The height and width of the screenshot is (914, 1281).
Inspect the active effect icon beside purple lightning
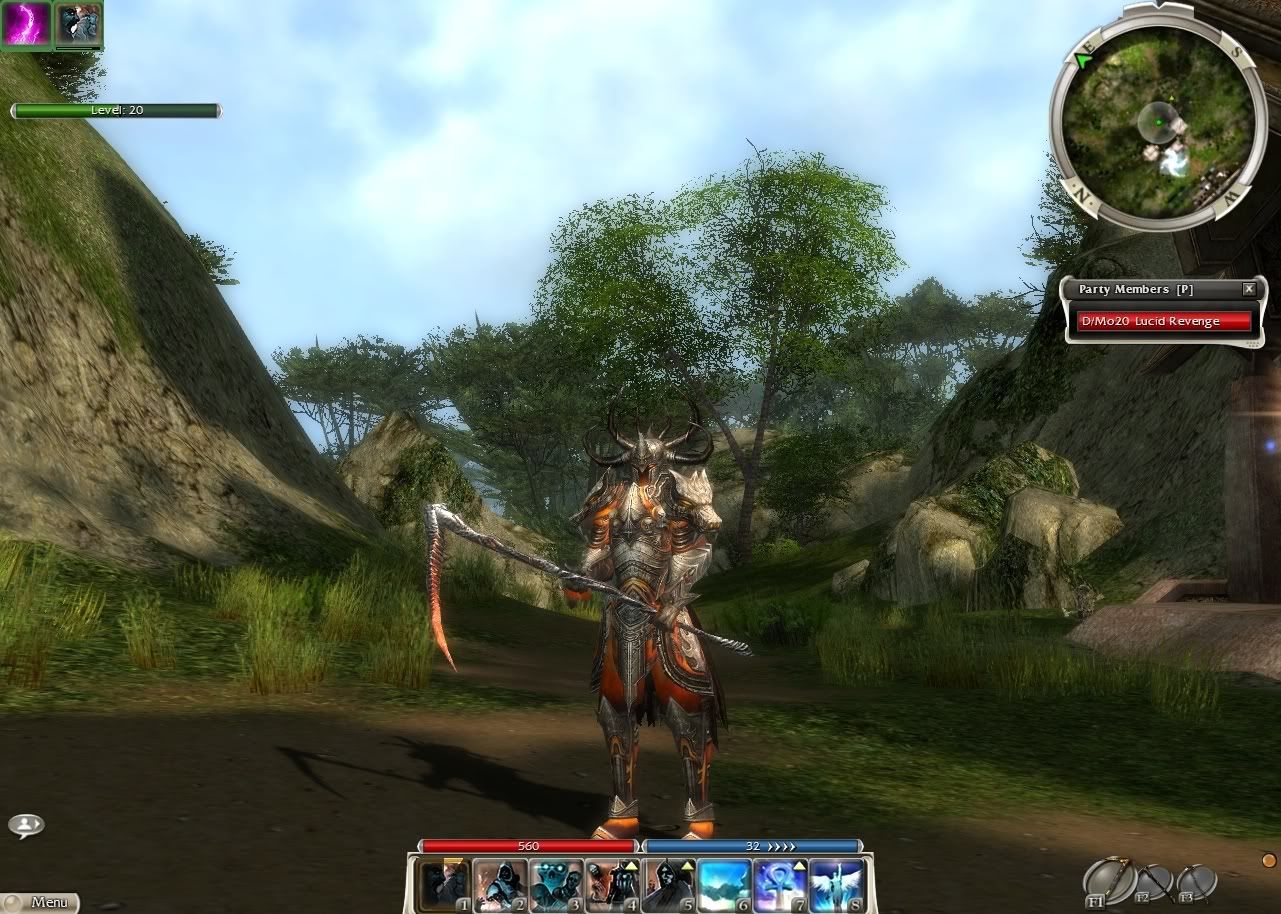[78, 25]
